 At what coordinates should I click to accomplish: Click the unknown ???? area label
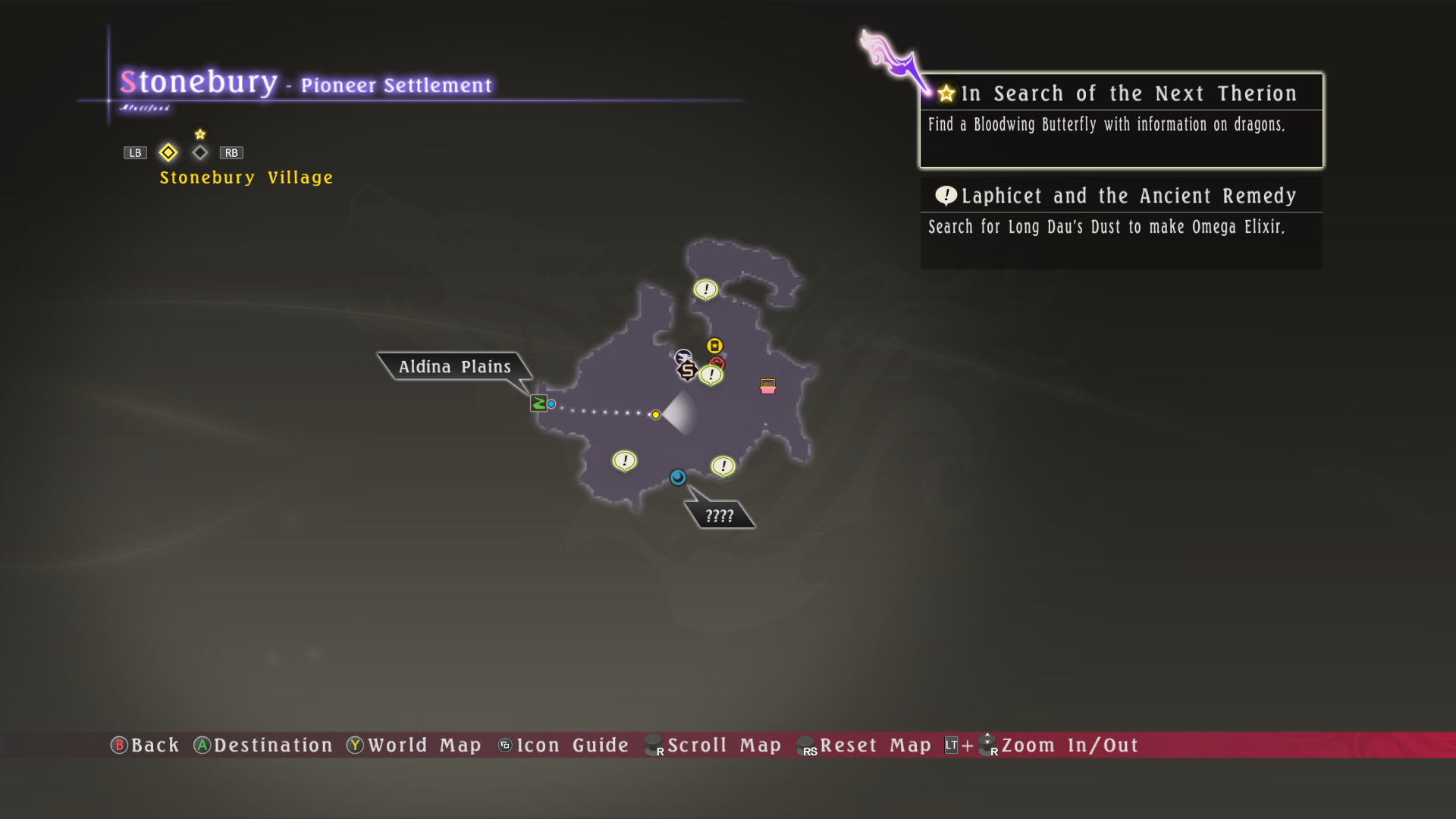pyautogui.click(x=720, y=516)
